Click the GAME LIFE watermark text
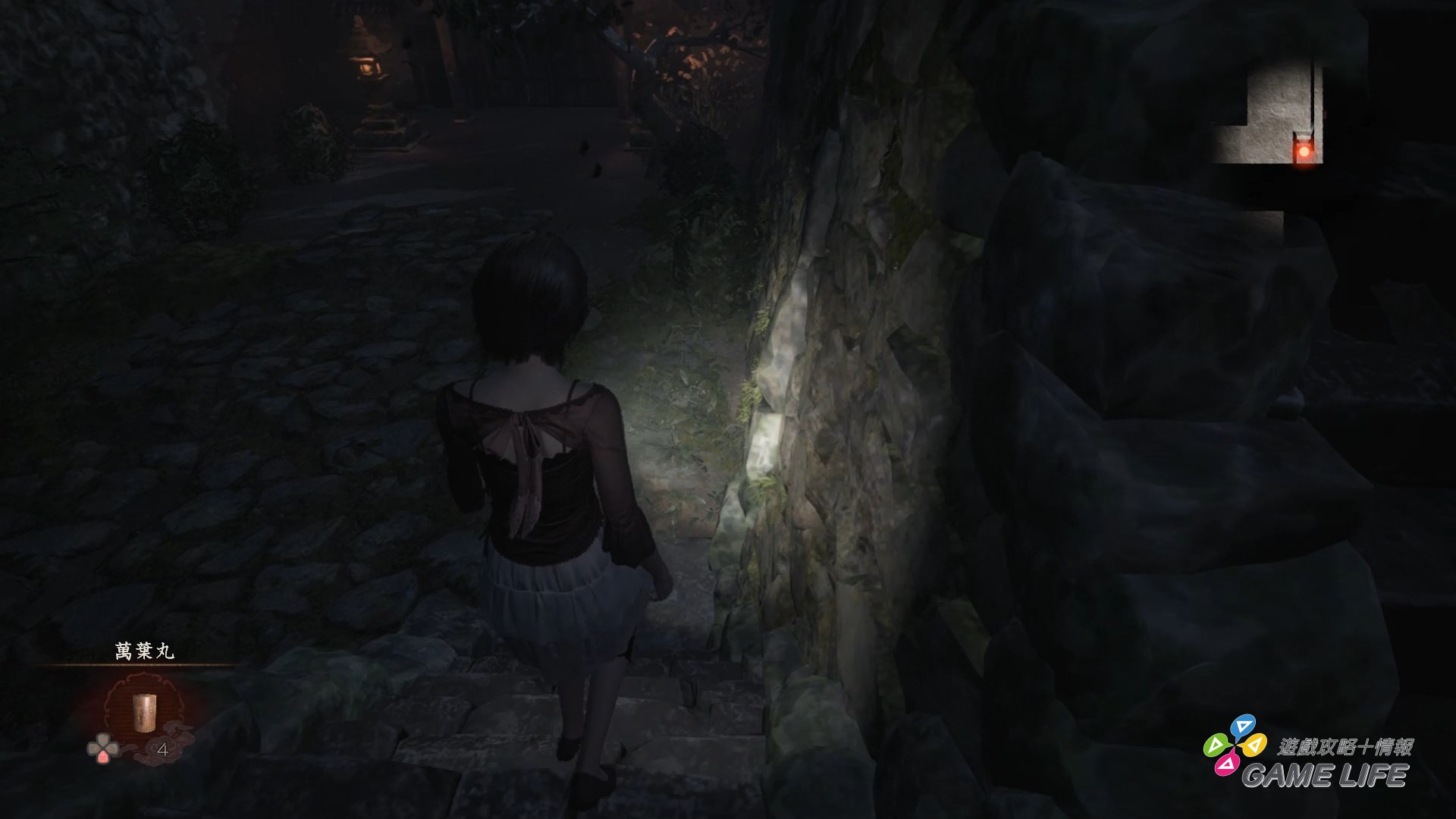This screenshot has width=1456, height=819. (1326, 776)
